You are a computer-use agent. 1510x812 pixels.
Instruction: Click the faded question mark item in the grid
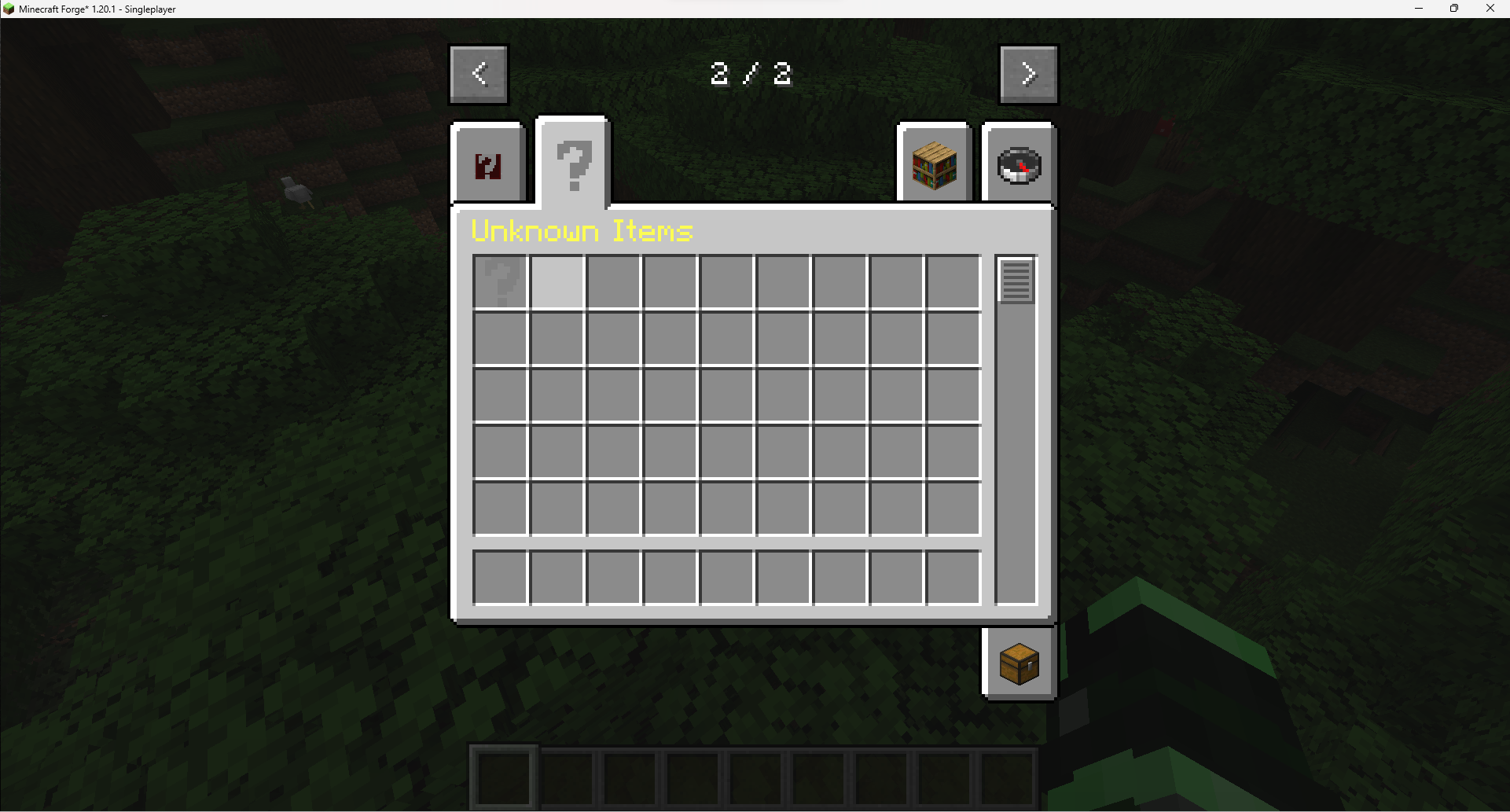click(x=501, y=281)
